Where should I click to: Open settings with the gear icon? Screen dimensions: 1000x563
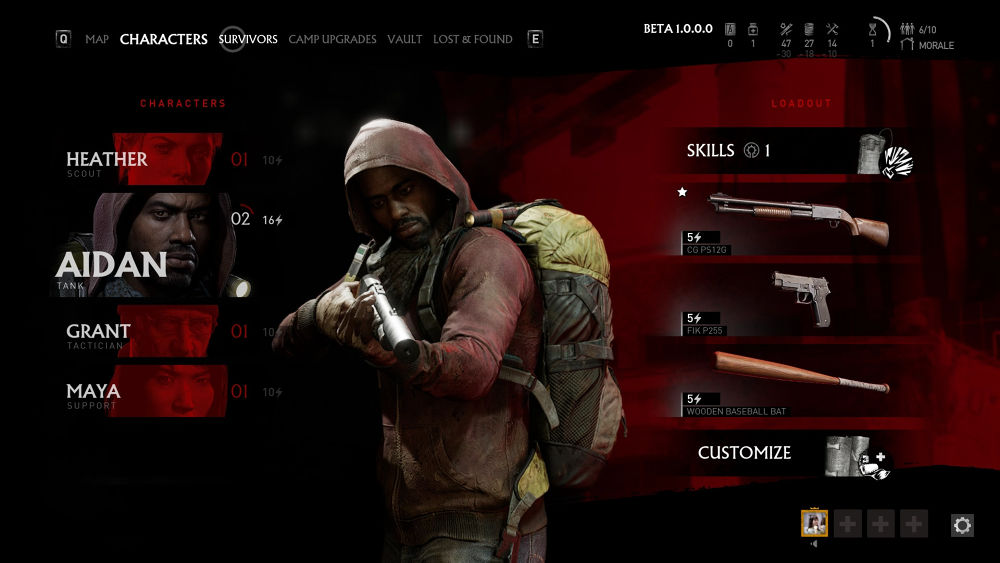click(x=962, y=525)
